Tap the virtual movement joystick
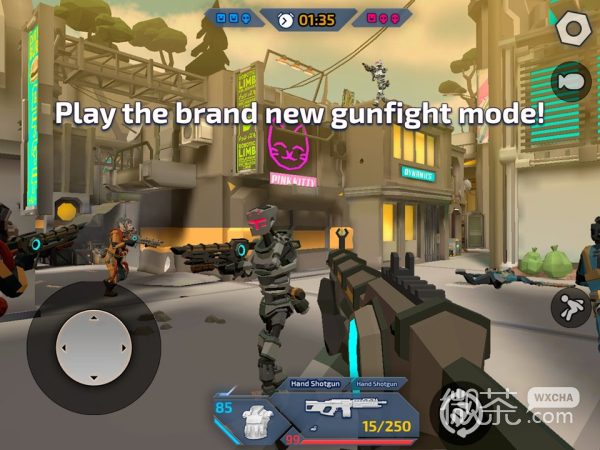 [x=94, y=347]
